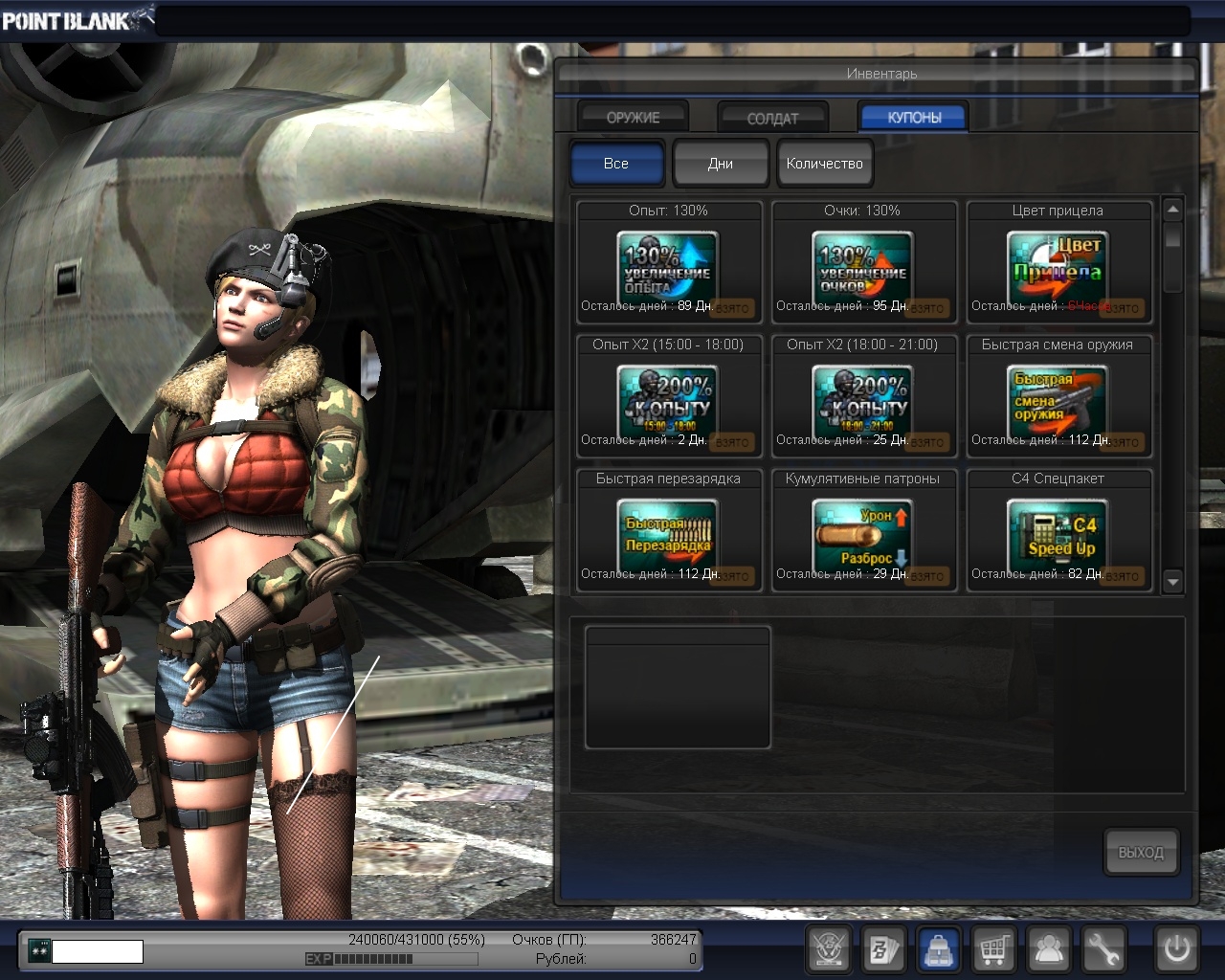The image size is (1225, 980).
Task: Filter coupons by Количество
Action: pos(824,164)
